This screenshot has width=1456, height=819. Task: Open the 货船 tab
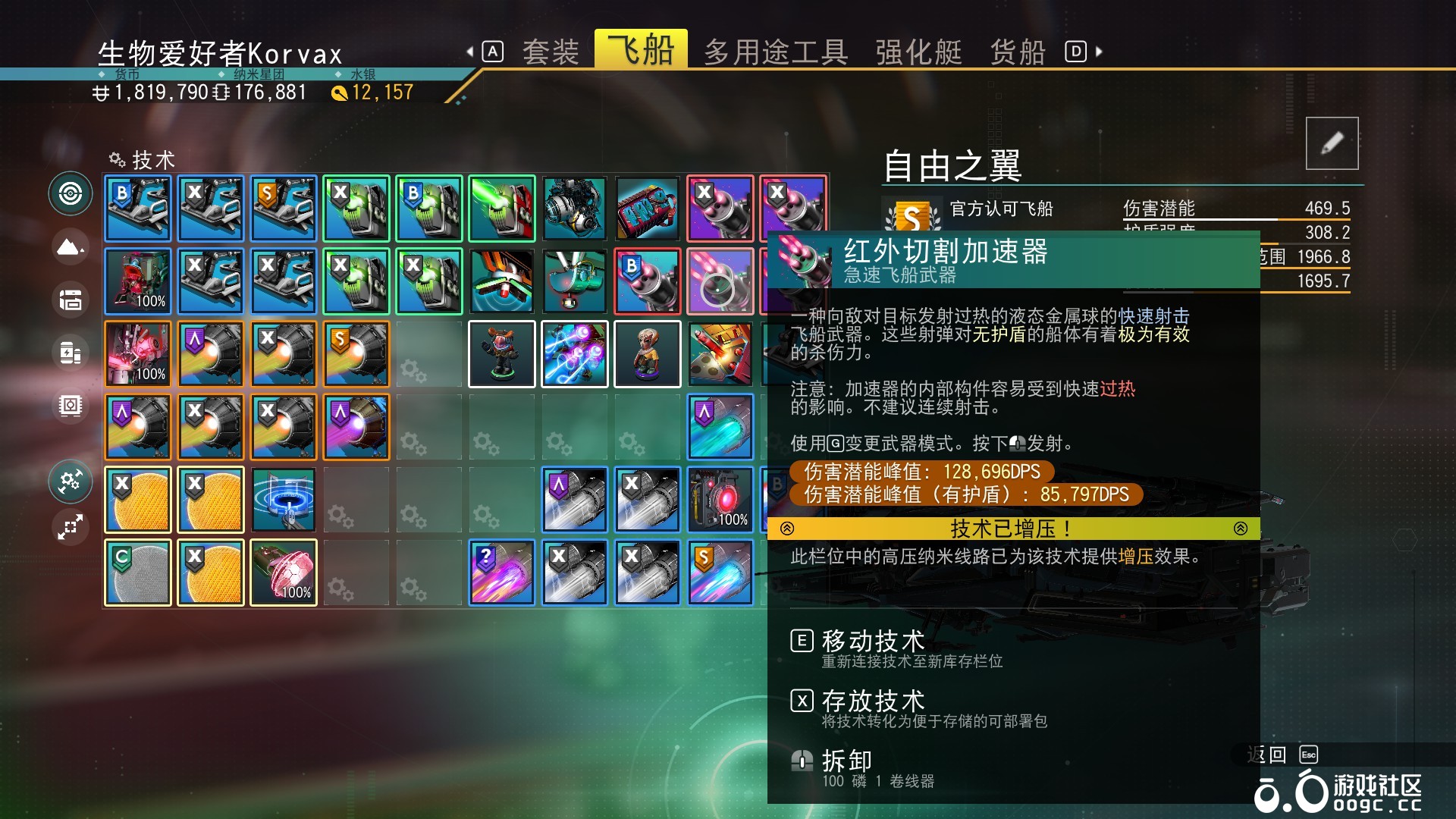[x=1016, y=50]
